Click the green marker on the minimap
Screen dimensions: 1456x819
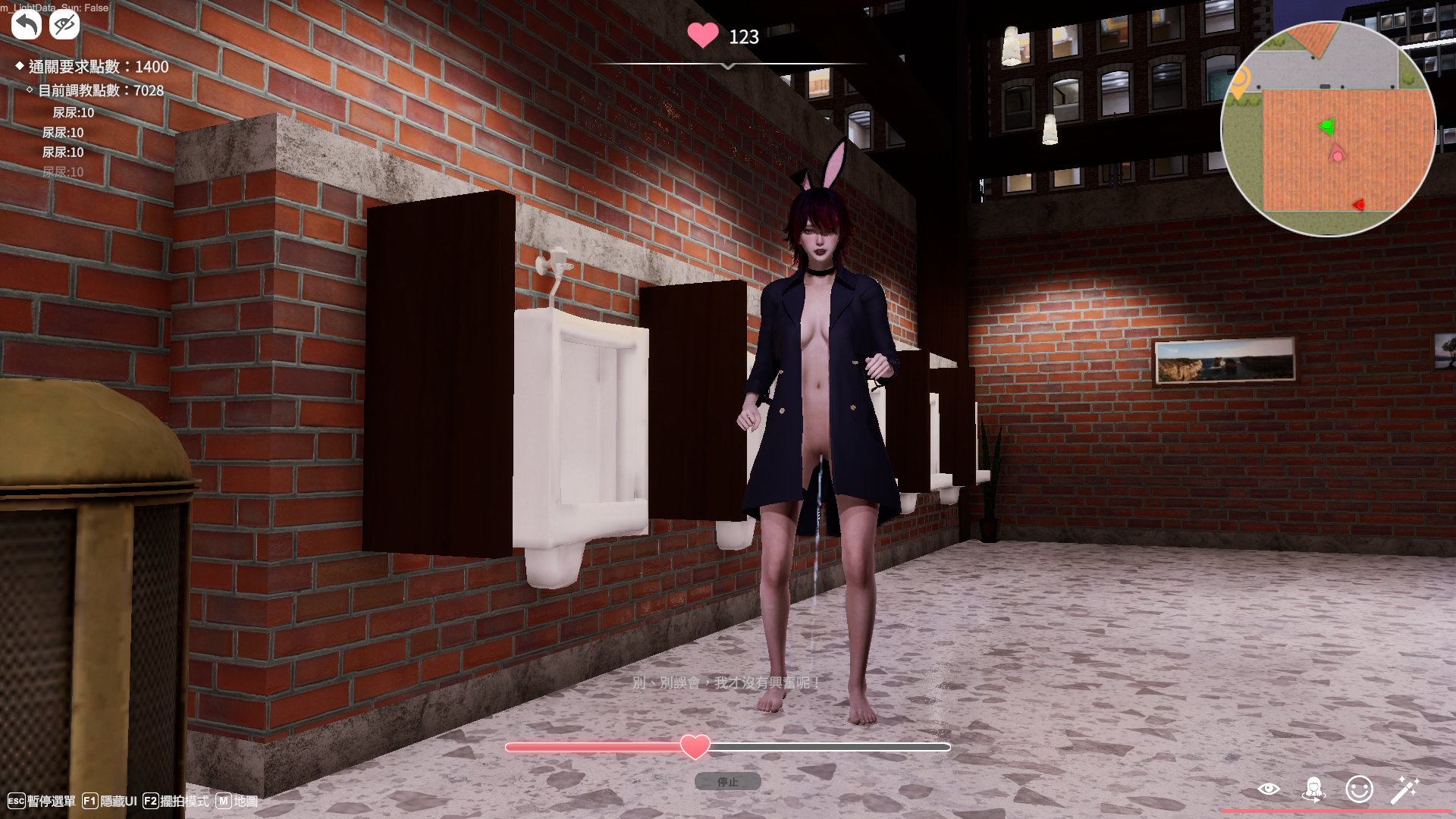pyautogui.click(x=1326, y=127)
